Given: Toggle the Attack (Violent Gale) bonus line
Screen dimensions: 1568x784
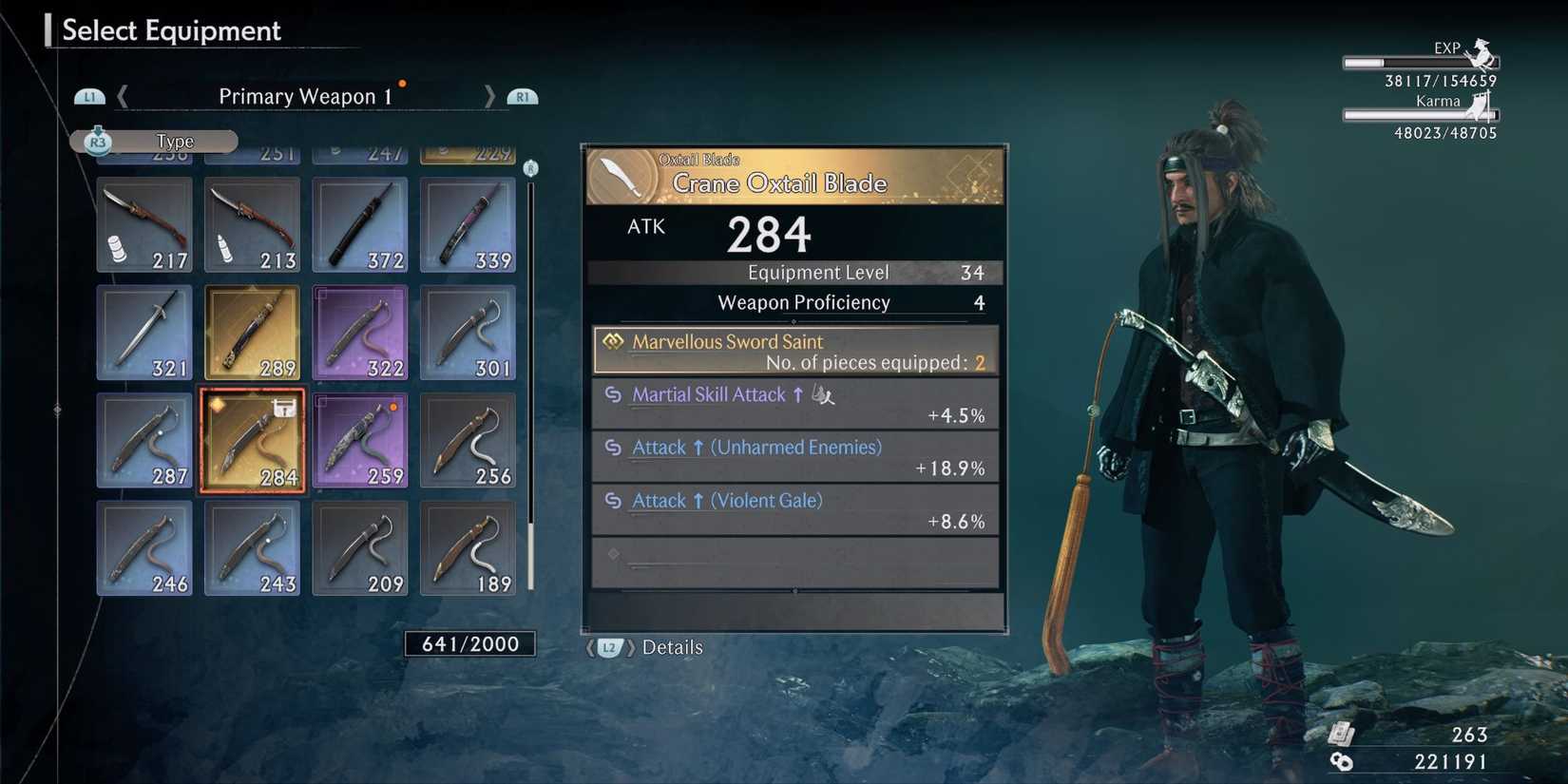Looking at the screenshot, I should click(x=794, y=509).
